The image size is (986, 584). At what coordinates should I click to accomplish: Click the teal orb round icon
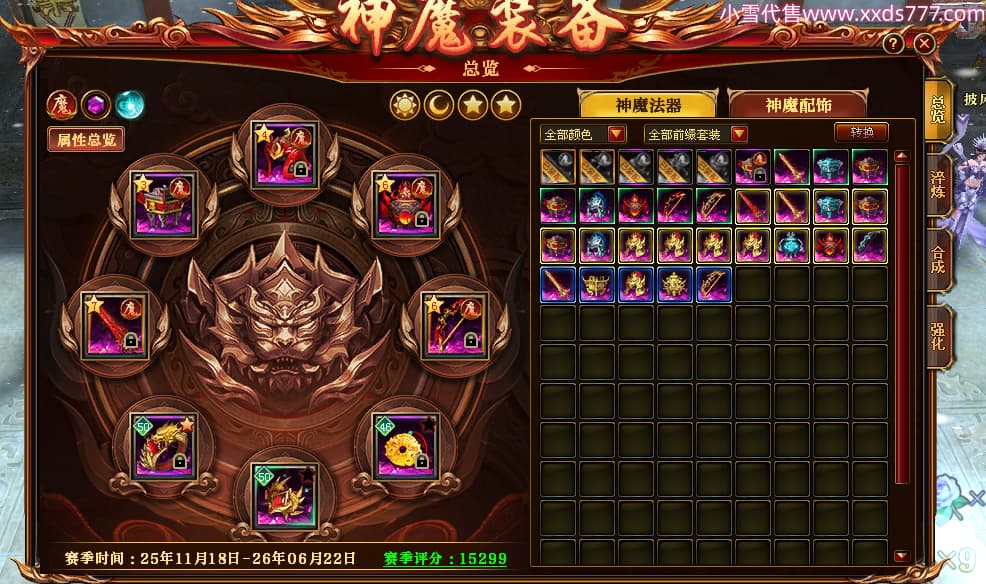(x=129, y=104)
